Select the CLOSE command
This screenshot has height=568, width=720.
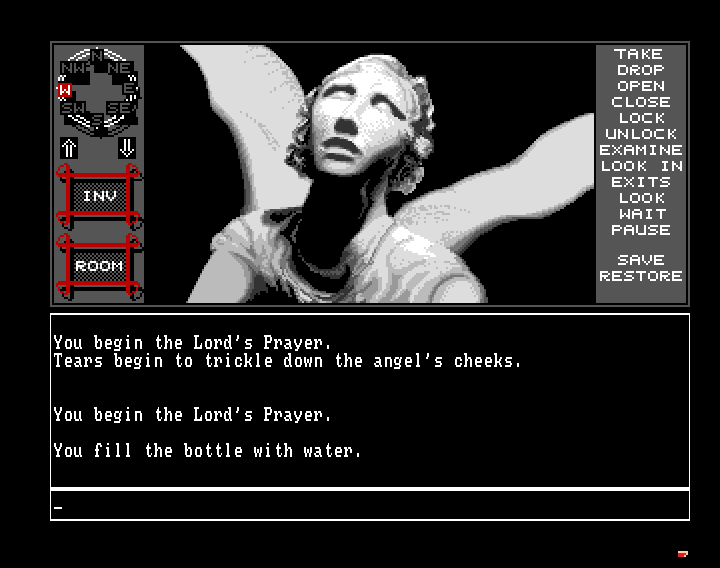coord(640,102)
